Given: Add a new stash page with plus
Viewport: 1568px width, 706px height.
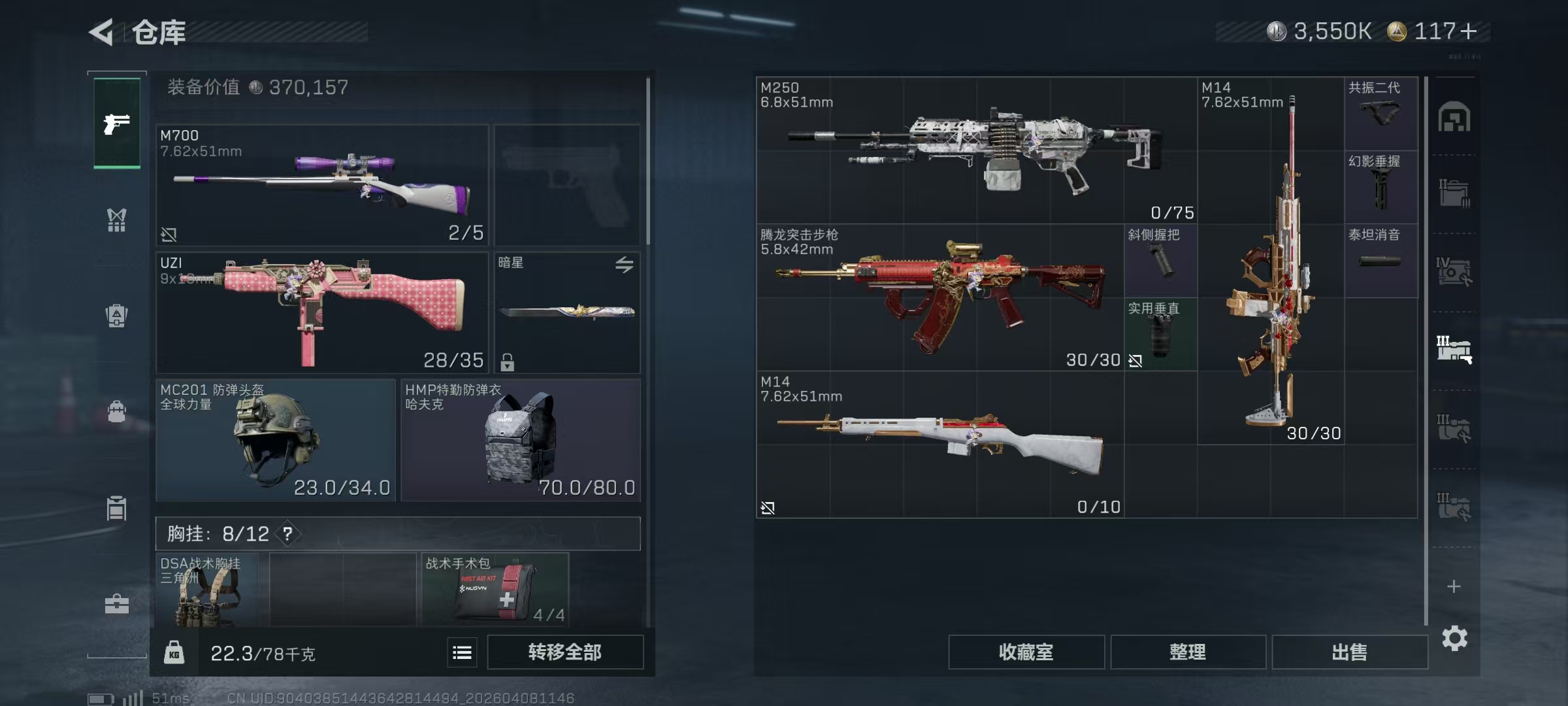Looking at the screenshot, I should tap(1454, 586).
